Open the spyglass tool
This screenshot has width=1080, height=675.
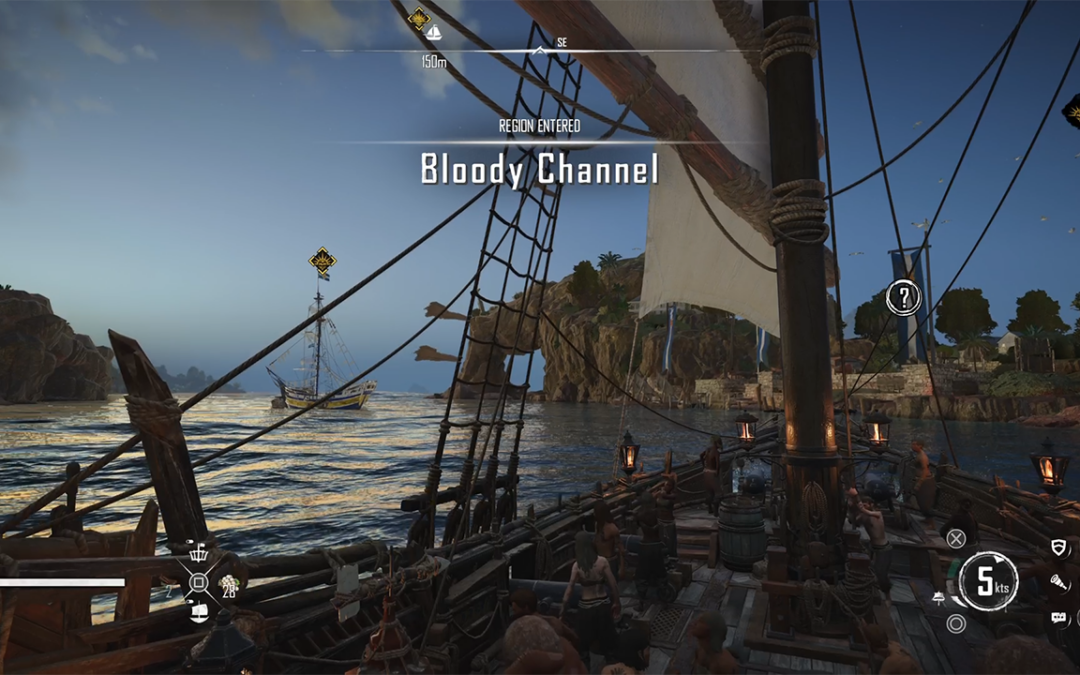tap(1059, 582)
